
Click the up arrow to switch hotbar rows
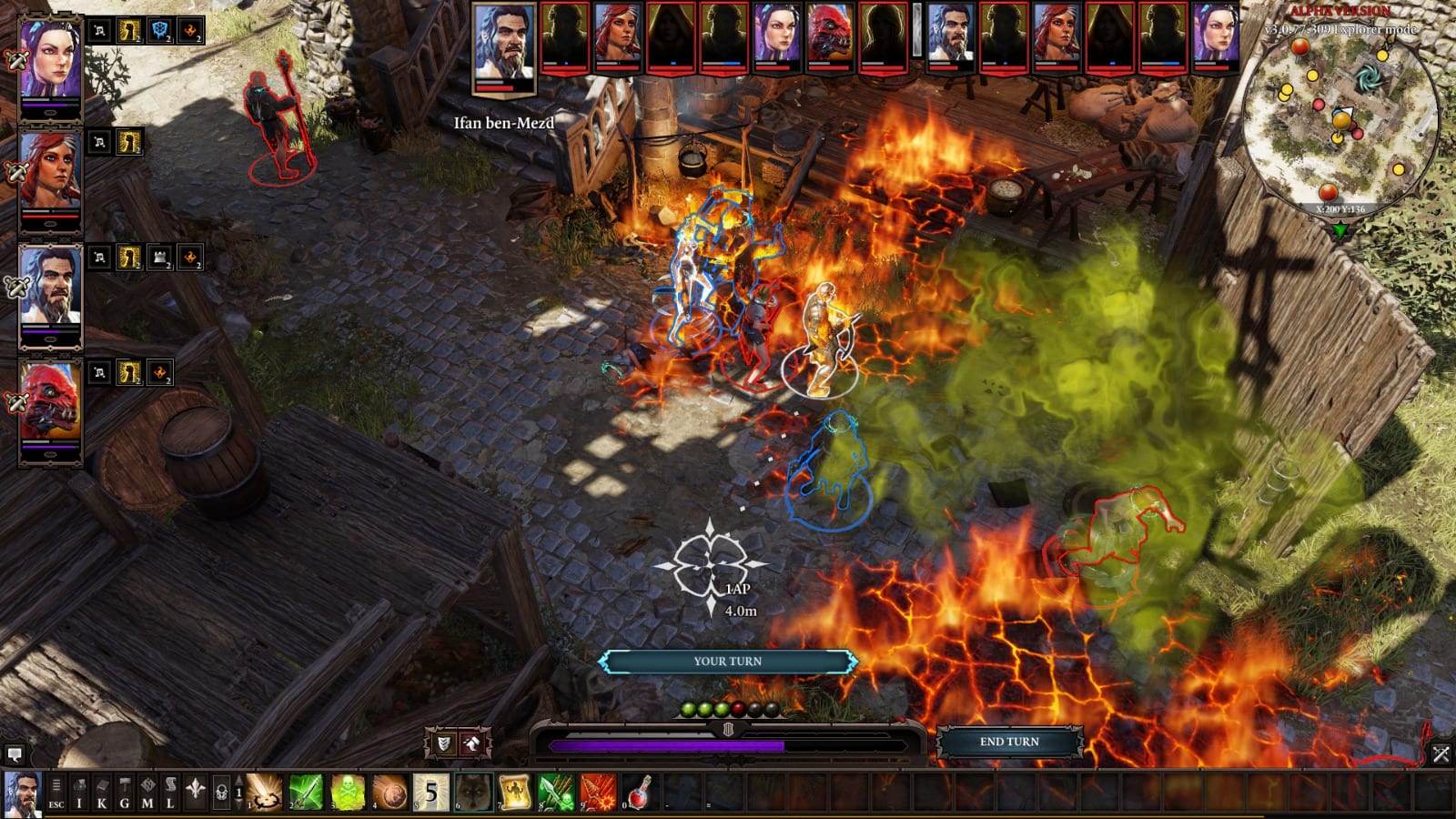click(238, 781)
